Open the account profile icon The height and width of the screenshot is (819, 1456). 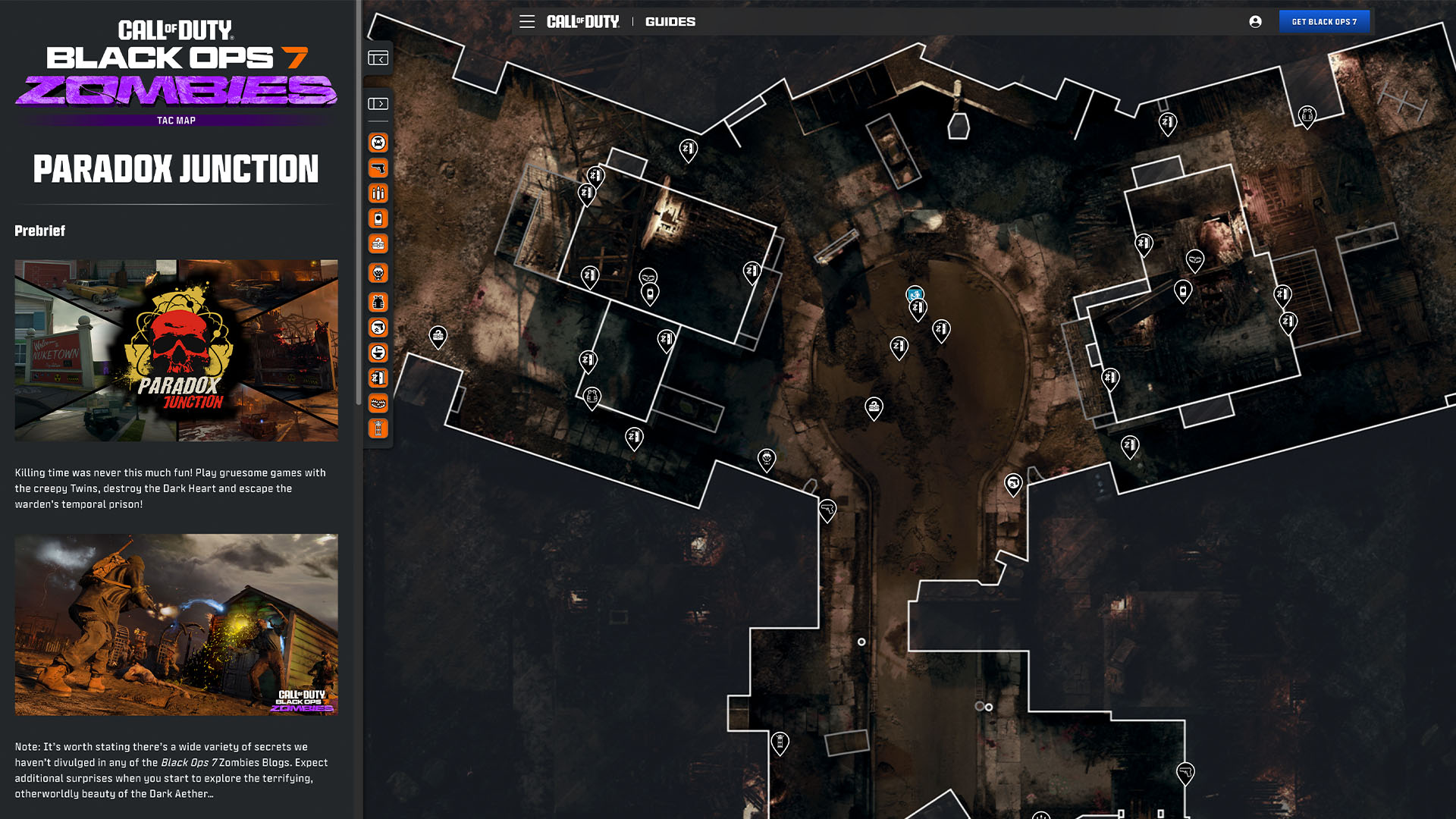click(1255, 21)
